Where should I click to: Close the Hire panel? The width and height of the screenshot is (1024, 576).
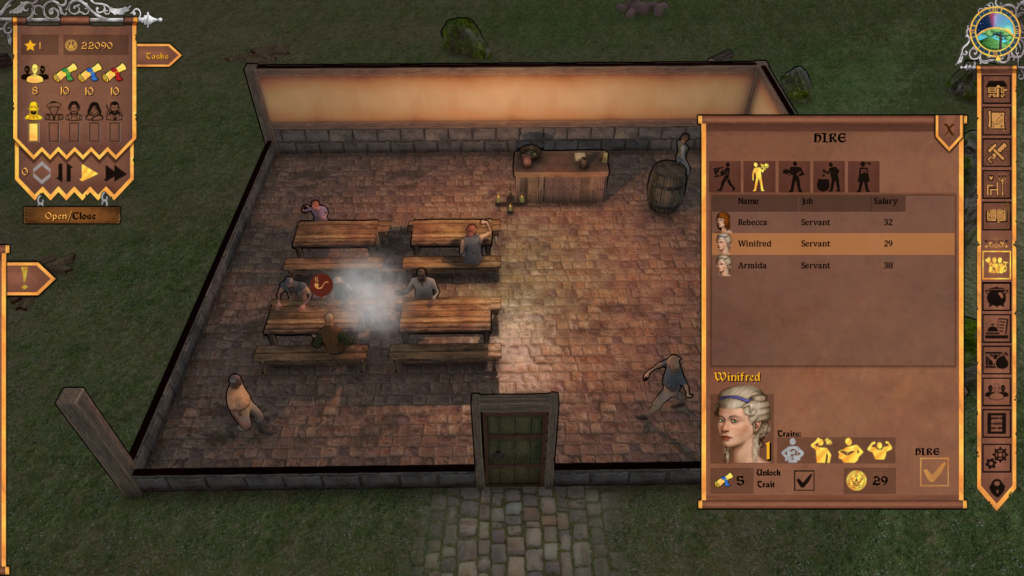[x=948, y=127]
